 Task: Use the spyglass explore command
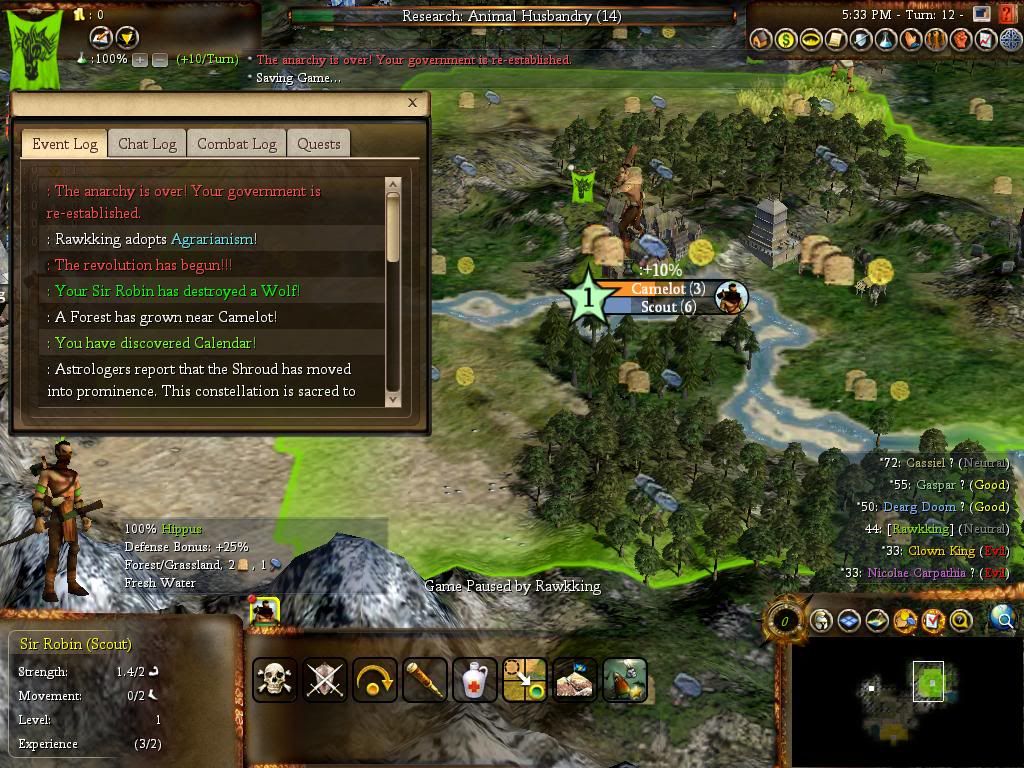(x=425, y=680)
